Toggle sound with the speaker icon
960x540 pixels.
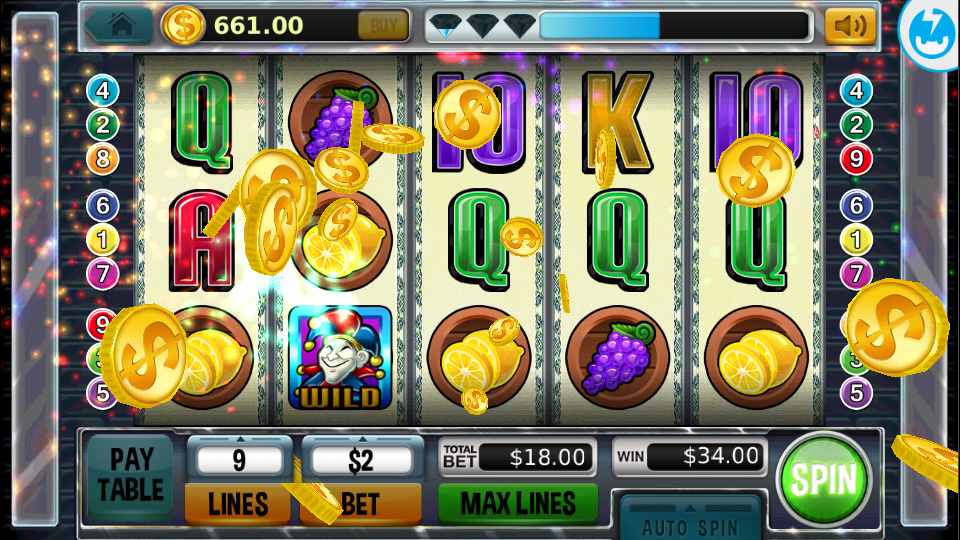click(x=850, y=26)
